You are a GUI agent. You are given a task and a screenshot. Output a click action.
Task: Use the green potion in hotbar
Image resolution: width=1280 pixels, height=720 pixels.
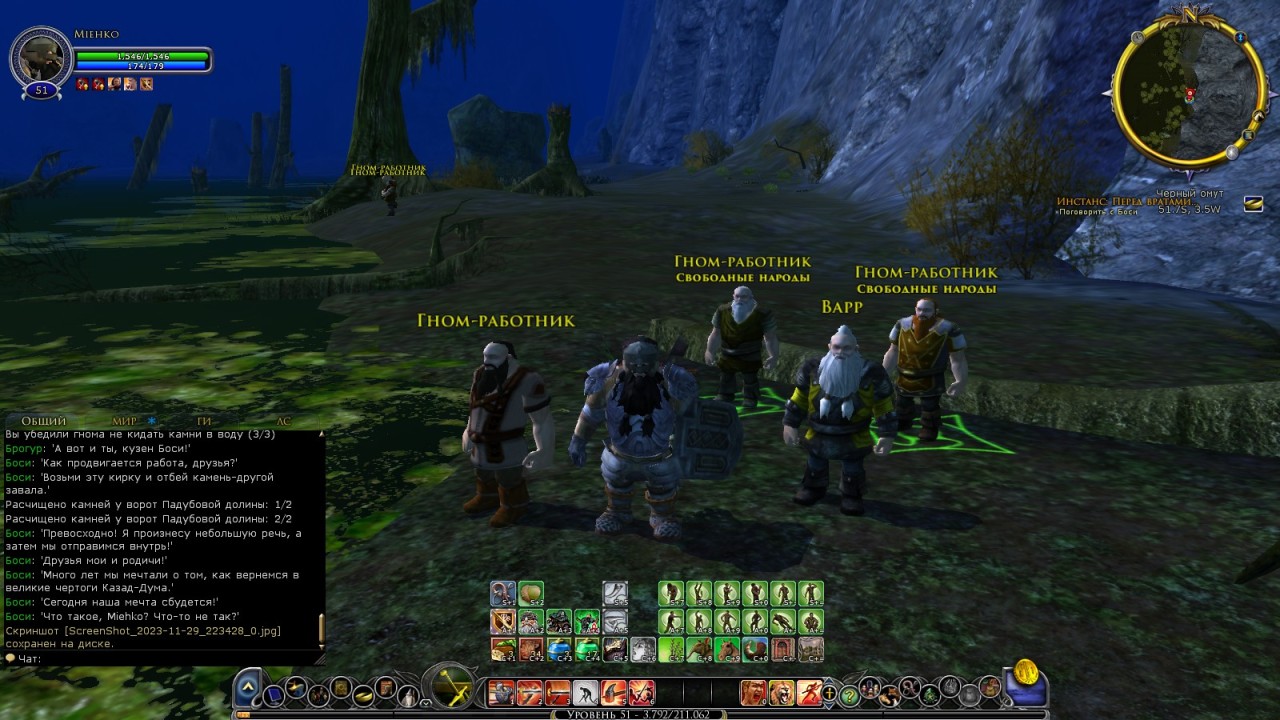pyautogui.click(x=586, y=649)
